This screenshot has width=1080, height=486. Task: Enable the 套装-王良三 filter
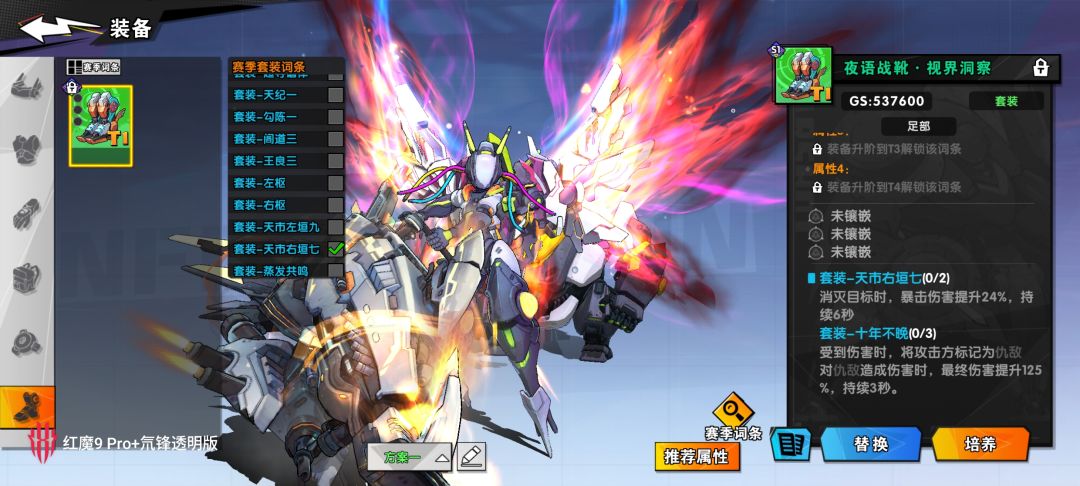[x=335, y=161]
